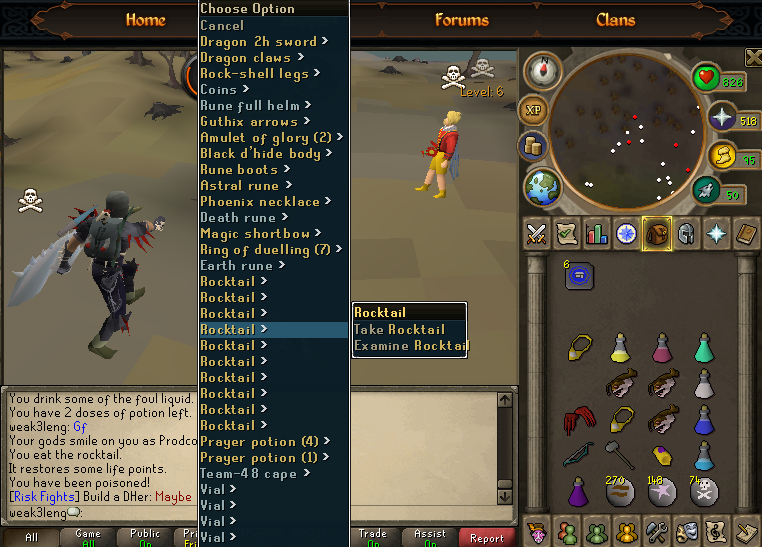Switch to the worn equipment tab
Screen dimensions: 762x547
(x=687, y=234)
